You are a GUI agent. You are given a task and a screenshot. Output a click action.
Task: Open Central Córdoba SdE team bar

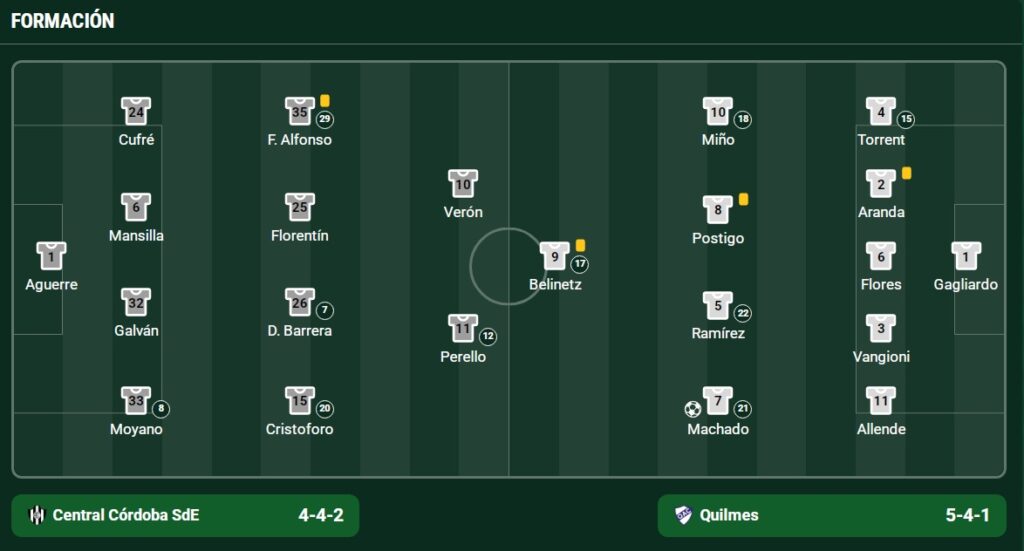(x=185, y=515)
